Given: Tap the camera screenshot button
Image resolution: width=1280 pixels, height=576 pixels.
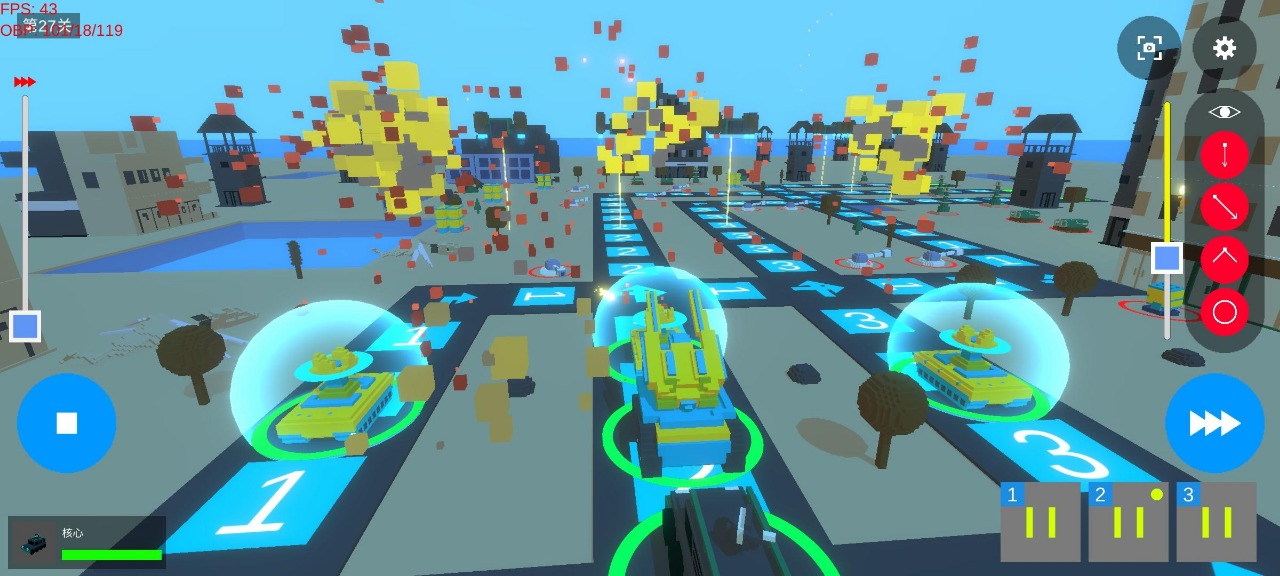Looking at the screenshot, I should 1149,48.
